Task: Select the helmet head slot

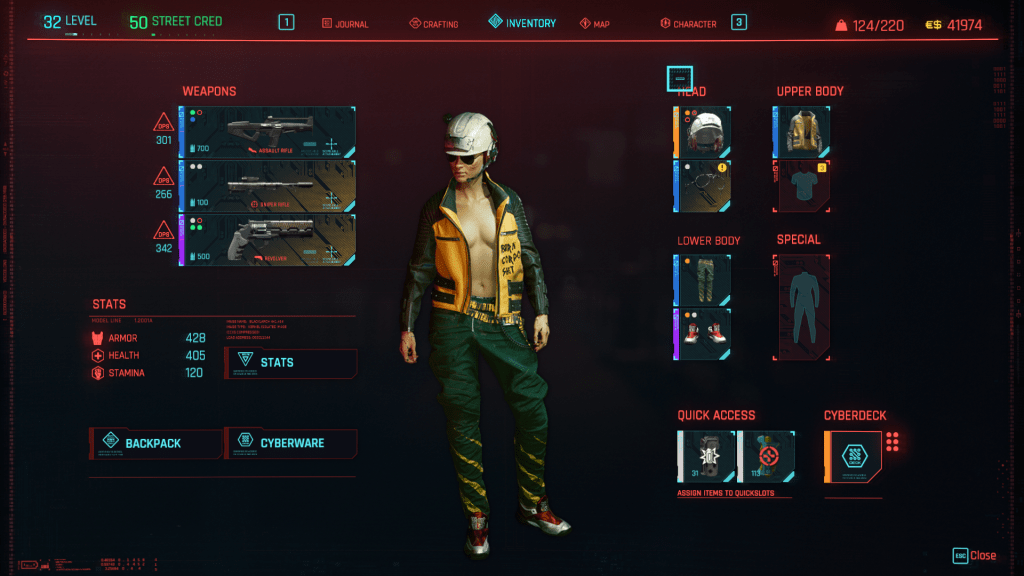Action: click(703, 132)
